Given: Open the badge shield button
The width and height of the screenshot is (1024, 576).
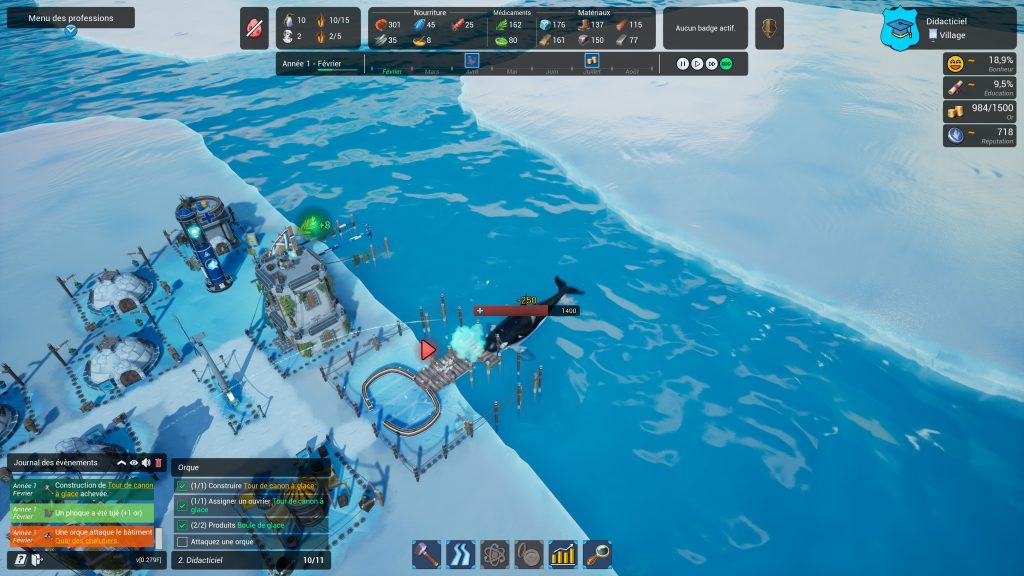Looking at the screenshot, I should click(x=768, y=28).
